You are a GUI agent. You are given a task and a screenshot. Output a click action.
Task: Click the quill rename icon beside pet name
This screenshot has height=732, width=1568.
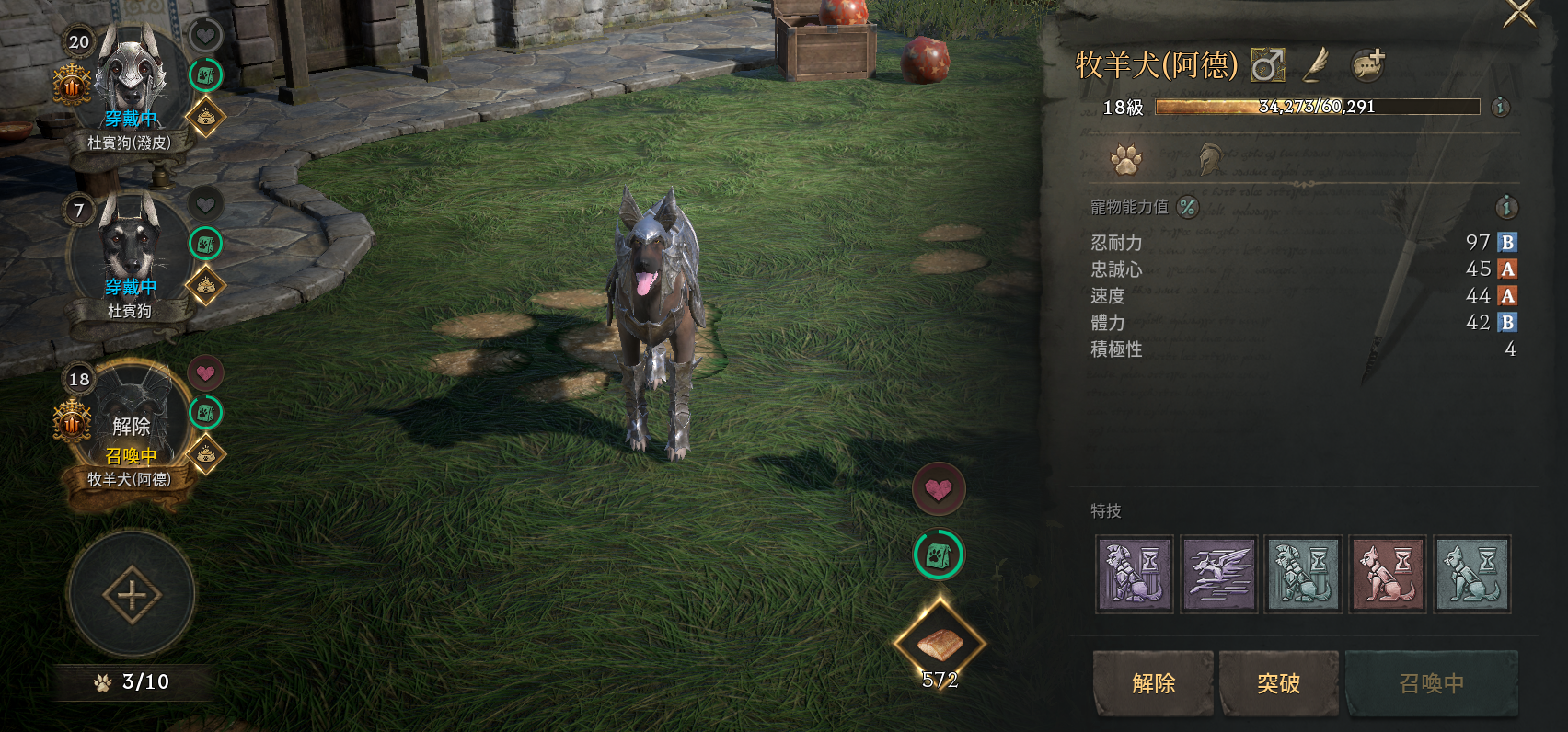[x=1318, y=64]
